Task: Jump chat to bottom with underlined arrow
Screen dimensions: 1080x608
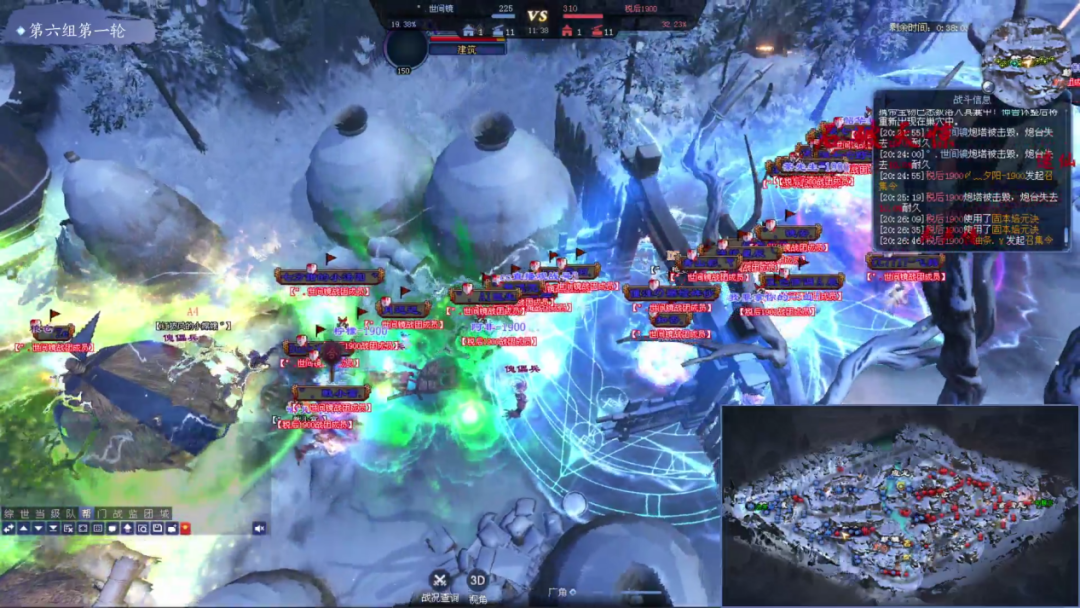Action: click(x=53, y=528)
